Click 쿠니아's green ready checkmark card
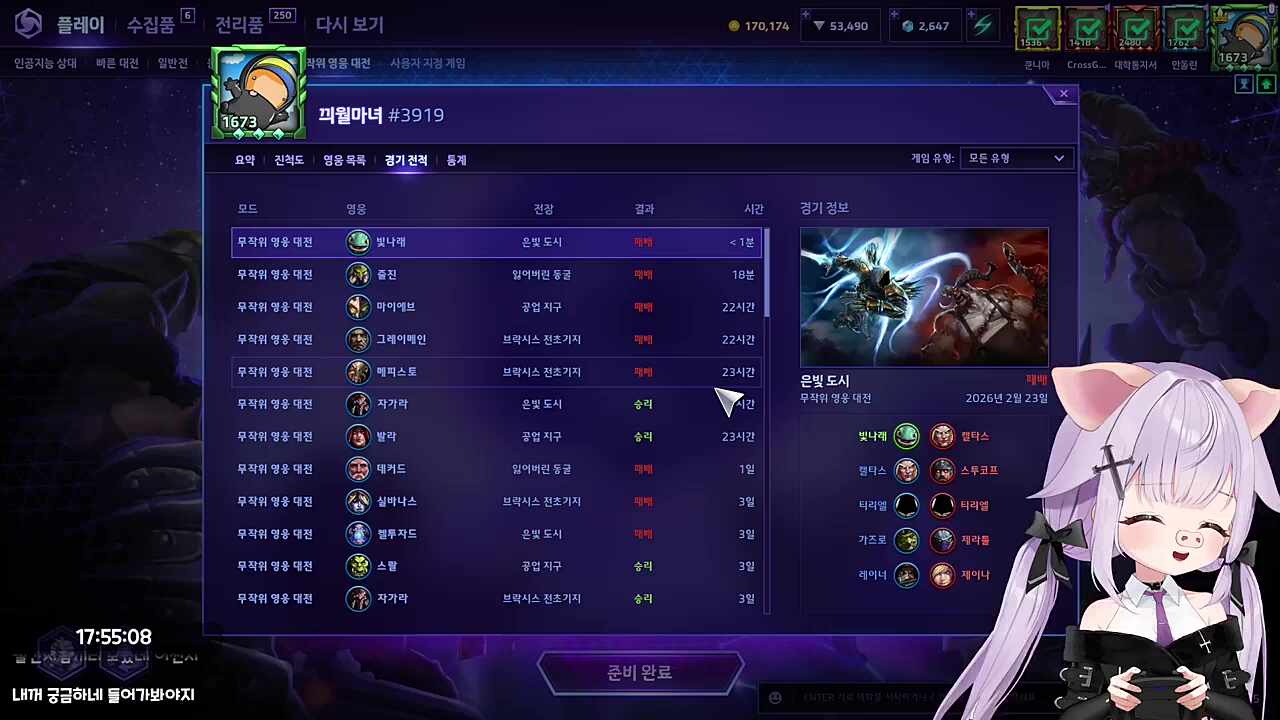Viewport: 1280px width, 720px height. (1037, 30)
